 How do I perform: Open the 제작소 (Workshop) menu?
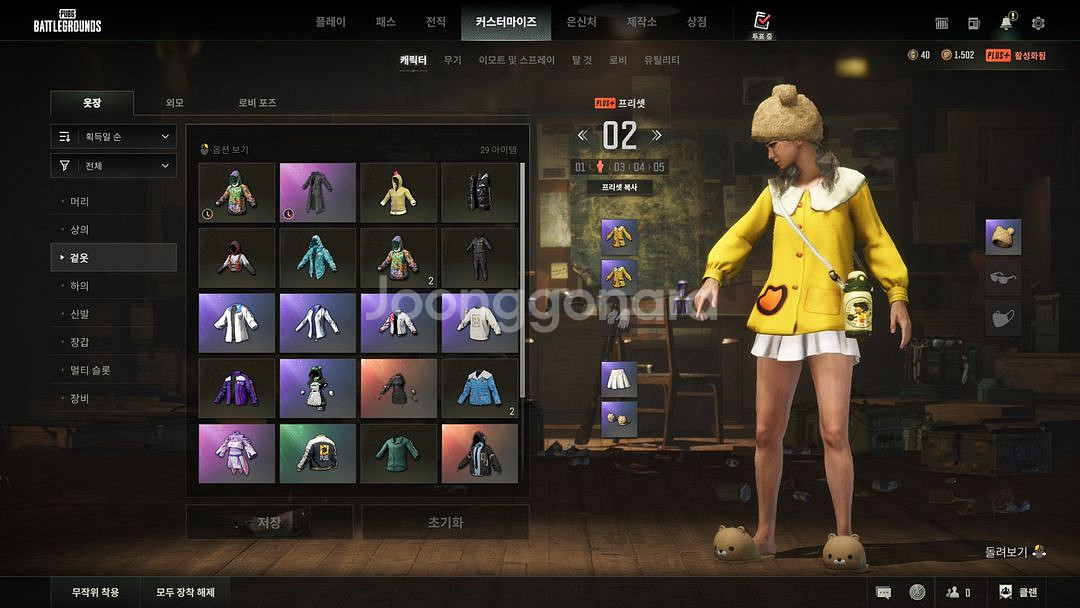641,22
